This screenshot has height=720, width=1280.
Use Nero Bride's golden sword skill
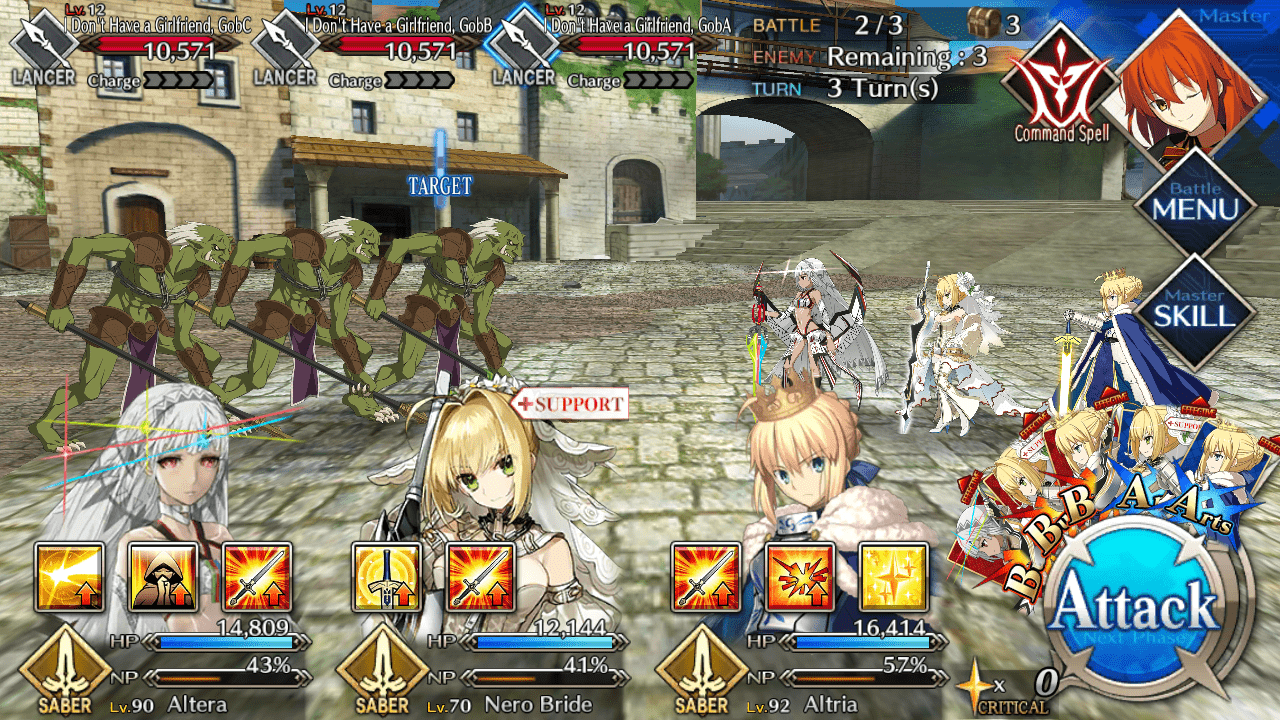tap(387, 577)
